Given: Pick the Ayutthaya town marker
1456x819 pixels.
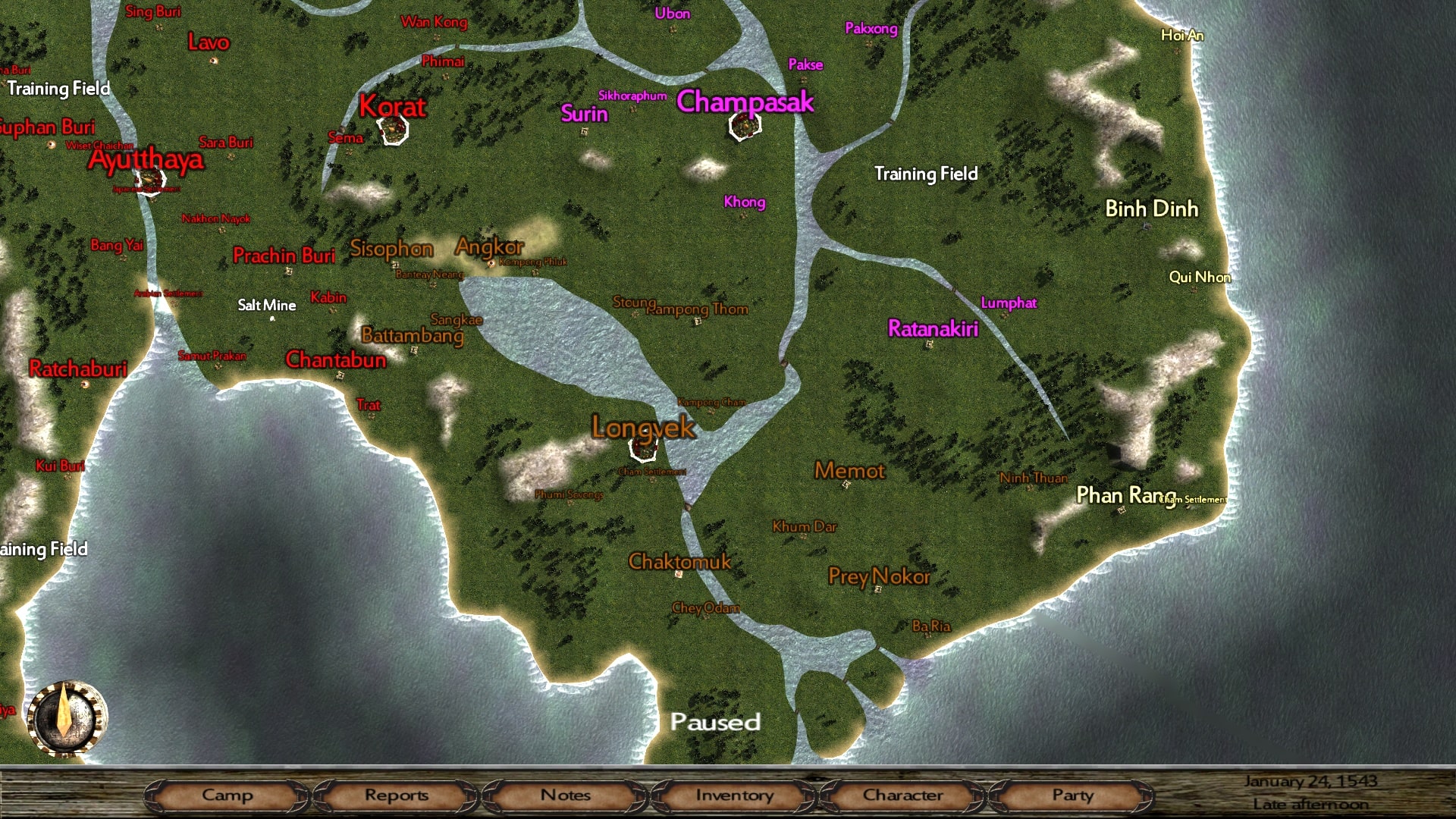Looking at the screenshot, I should click(x=149, y=180).
